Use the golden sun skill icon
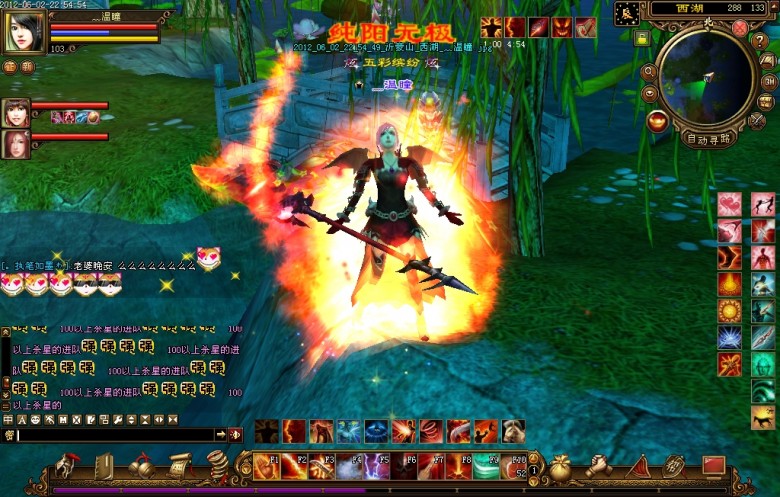Image resolution: width=780 pixels, height=497 pixels. pos(729,310)
